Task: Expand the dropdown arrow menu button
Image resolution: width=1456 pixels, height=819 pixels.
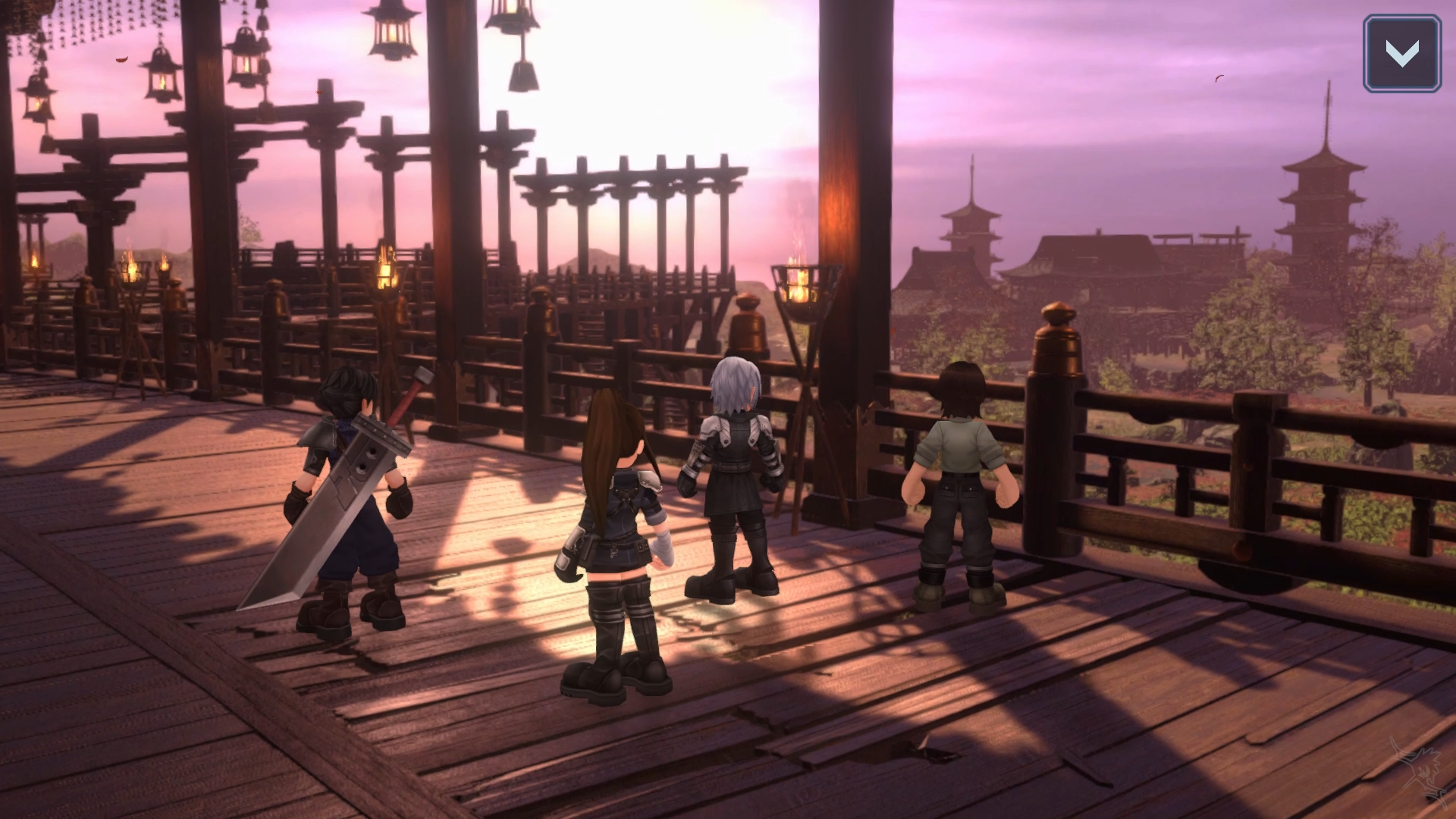Action: tap(1401, 53)
